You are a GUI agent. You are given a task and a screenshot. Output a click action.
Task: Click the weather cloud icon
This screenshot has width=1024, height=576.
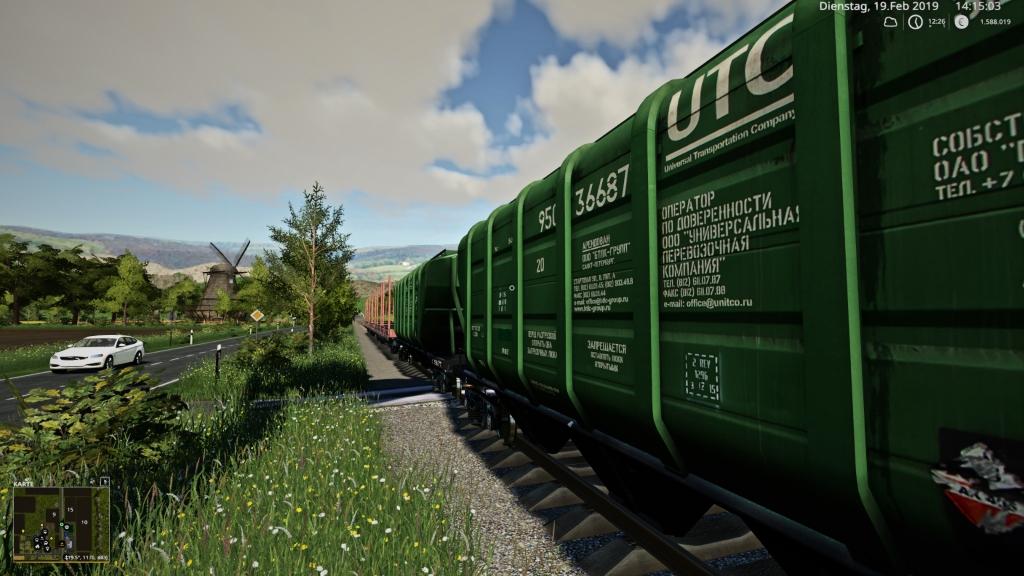890,21
